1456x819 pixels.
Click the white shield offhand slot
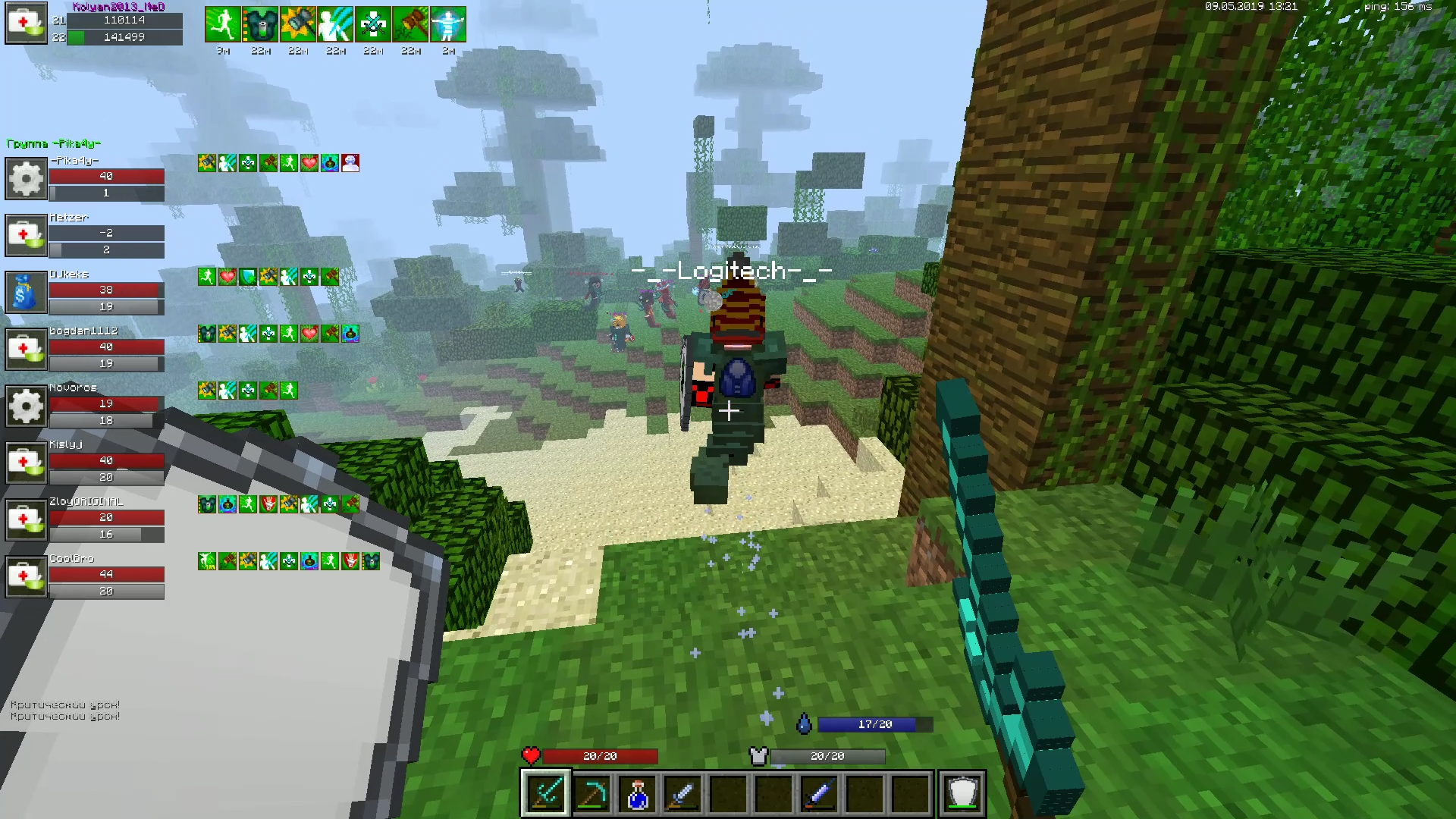(962, 793)
